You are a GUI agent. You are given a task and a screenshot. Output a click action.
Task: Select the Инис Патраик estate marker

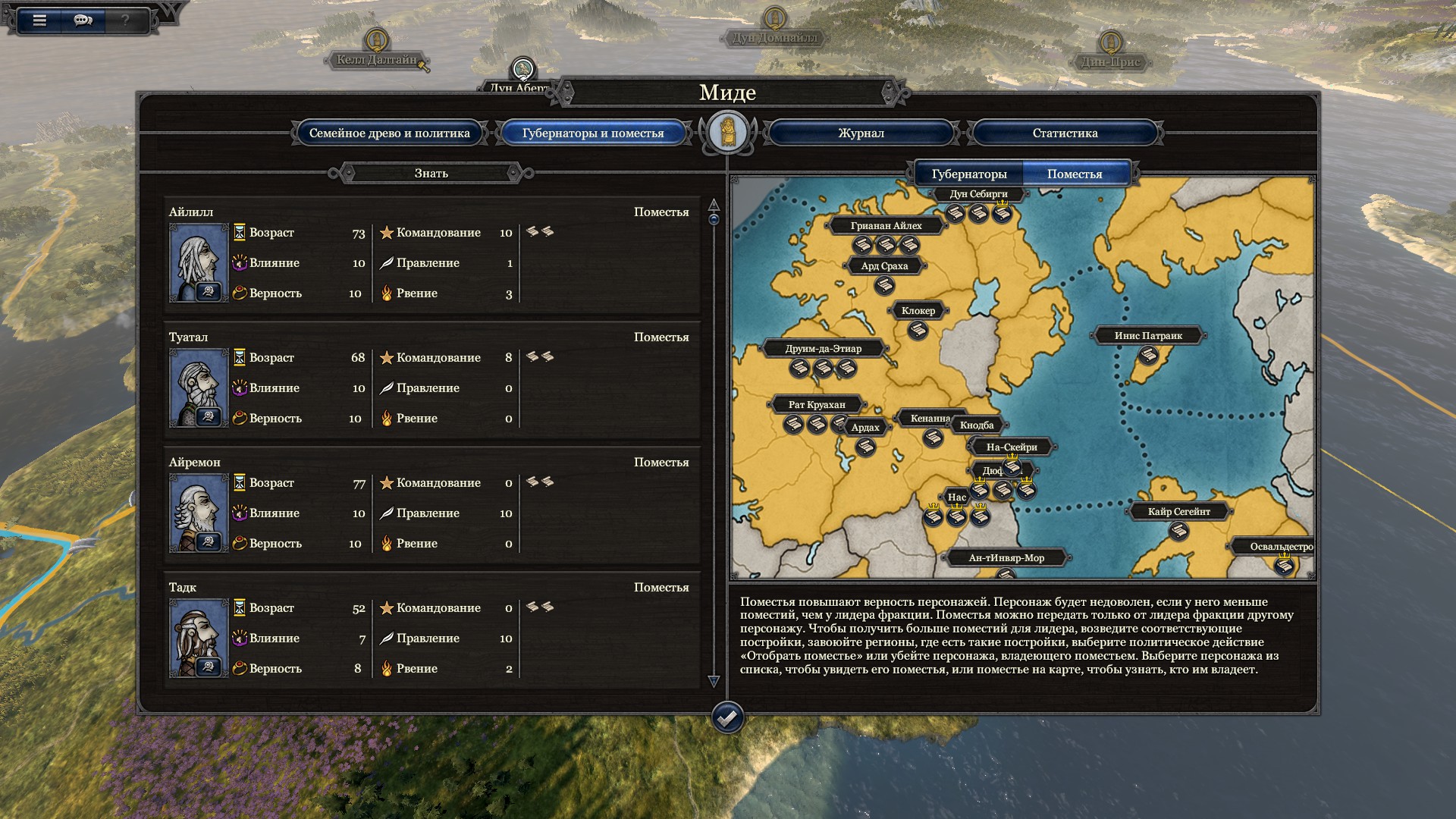pyautogui.click(x=1148, y=354)
